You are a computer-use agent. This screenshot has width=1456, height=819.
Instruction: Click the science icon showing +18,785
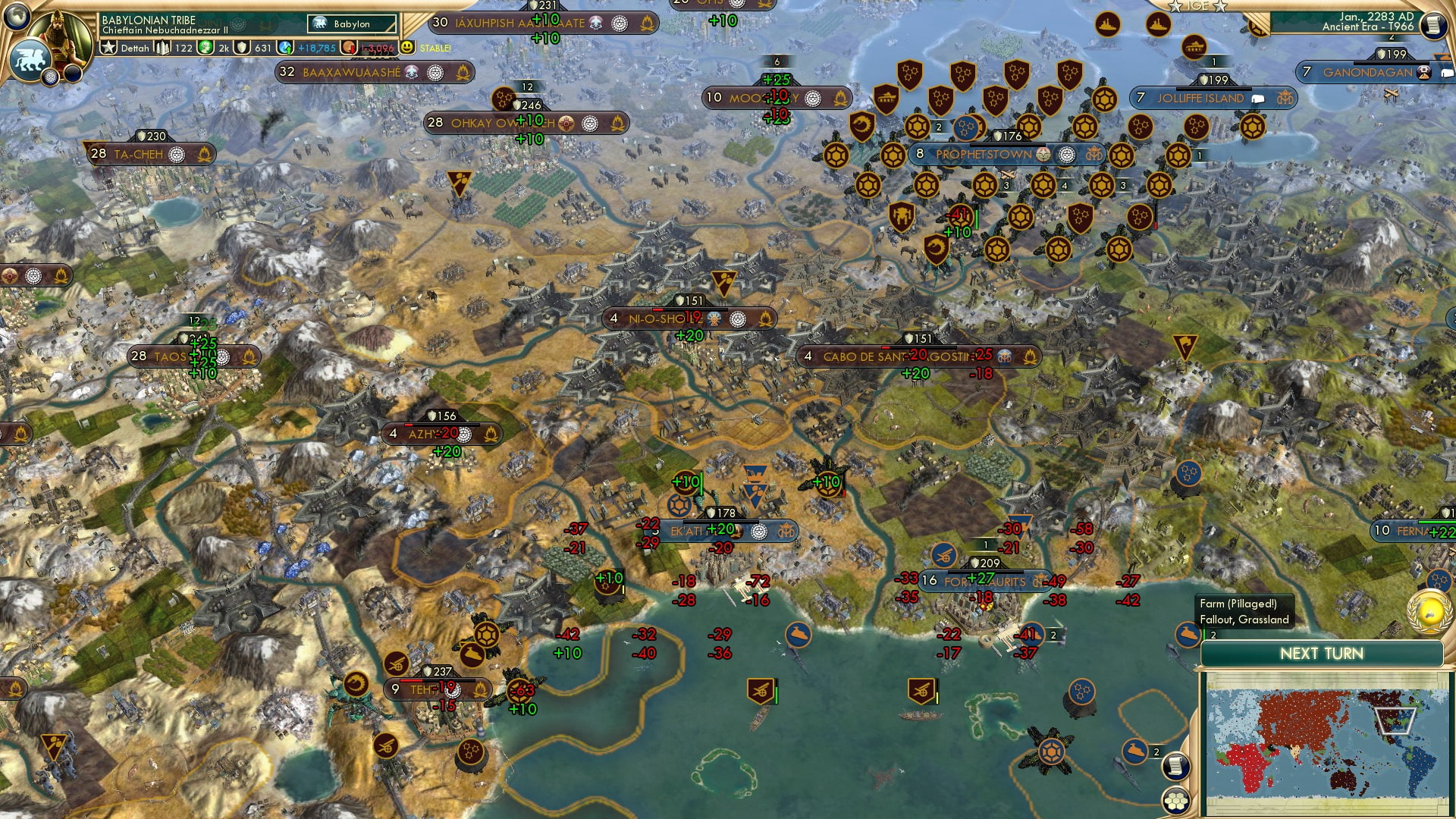284,47
